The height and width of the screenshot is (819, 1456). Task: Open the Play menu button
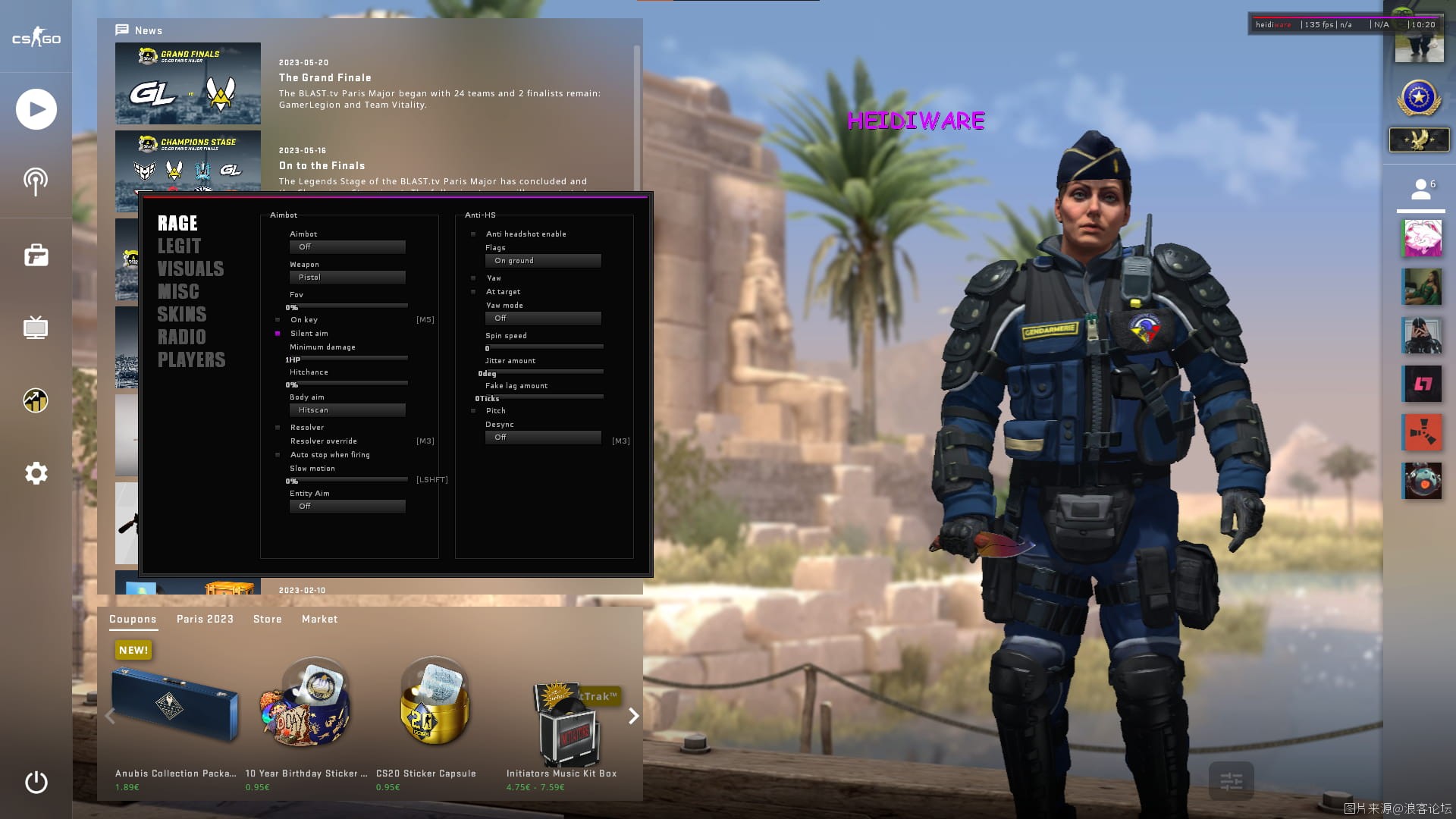[36, 109]
